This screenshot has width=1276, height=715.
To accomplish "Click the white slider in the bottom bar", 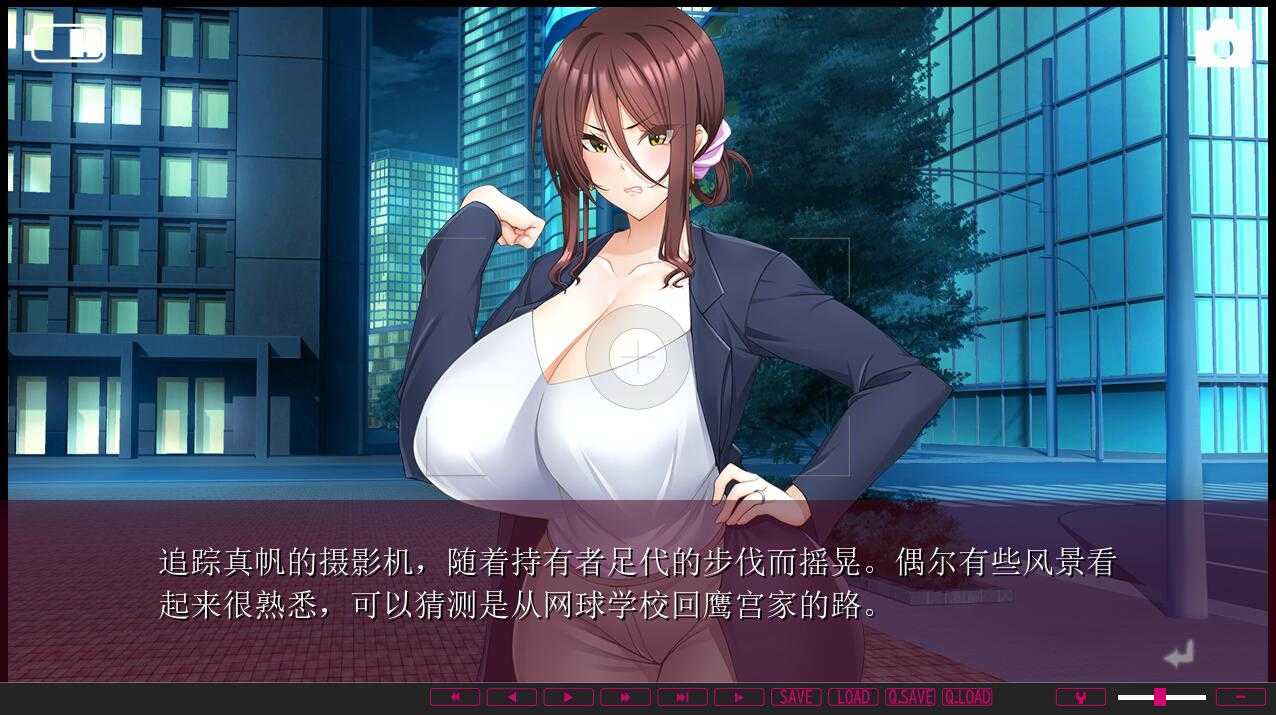I will 1161,697.
